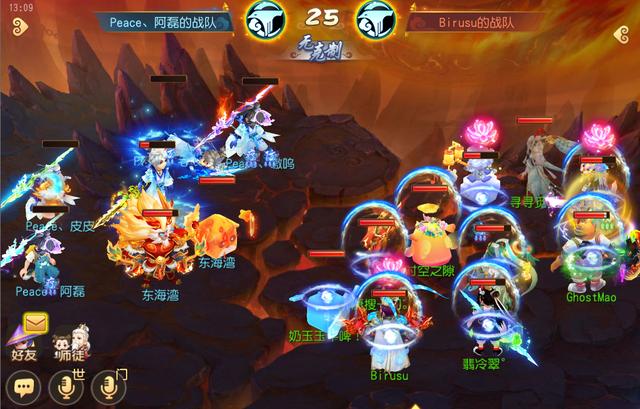Activate the 门 sect voice microphone
Screen dimensions: 640x409
tap(108, 386)
